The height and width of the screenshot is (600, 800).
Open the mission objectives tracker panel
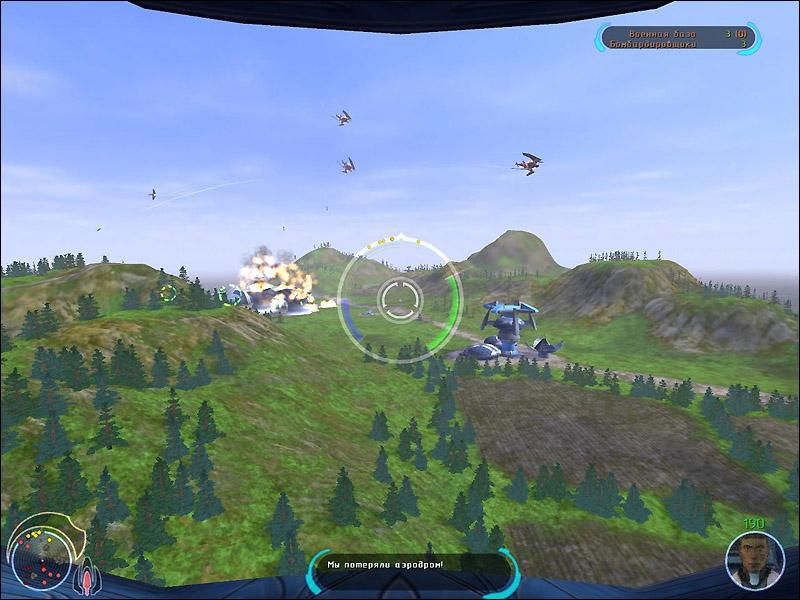pyautogui.click(x=678, y=39)
